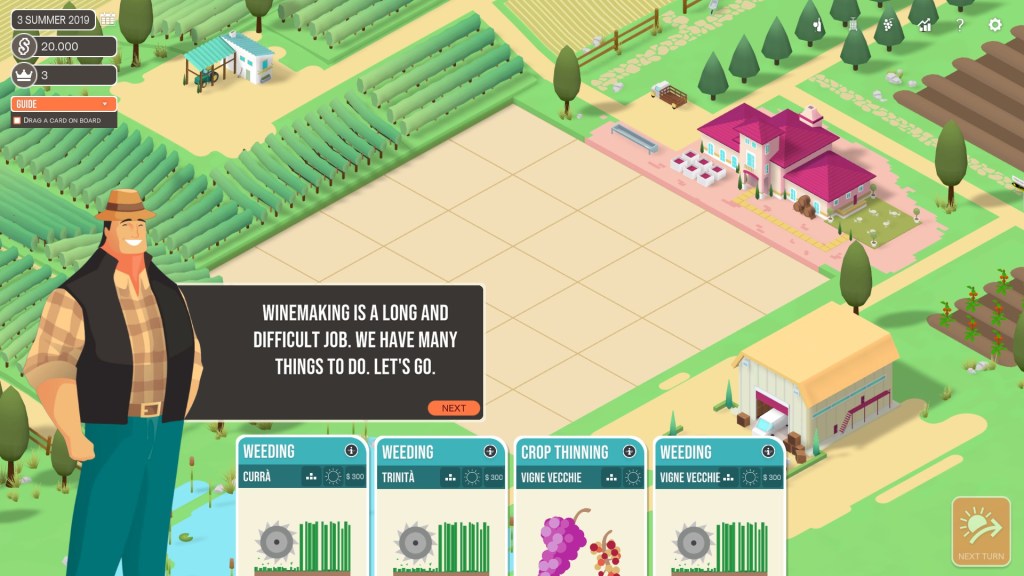End the turn with Next Turn
1024x576 pixels.
point(980,532)
